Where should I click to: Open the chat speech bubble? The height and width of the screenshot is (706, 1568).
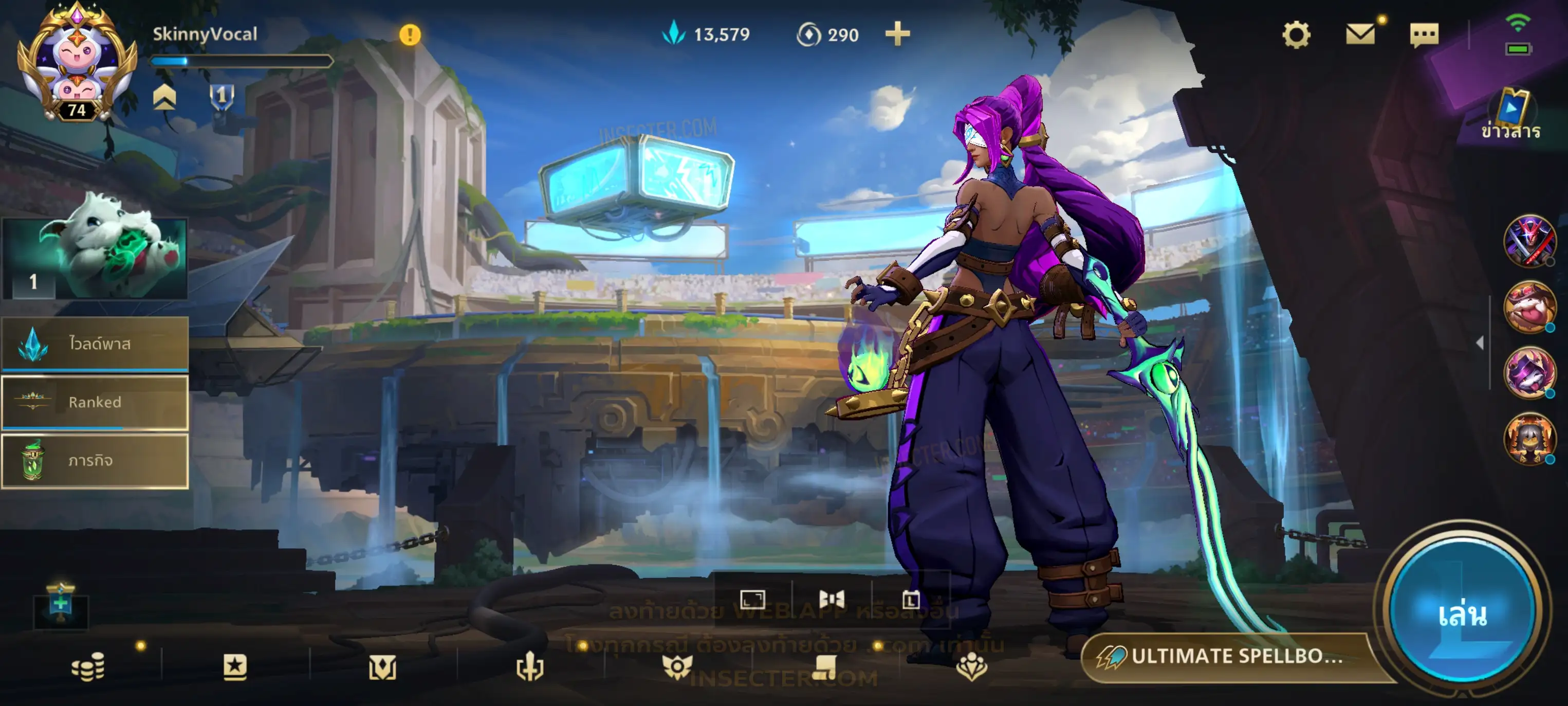click(x=1424, y=35)
